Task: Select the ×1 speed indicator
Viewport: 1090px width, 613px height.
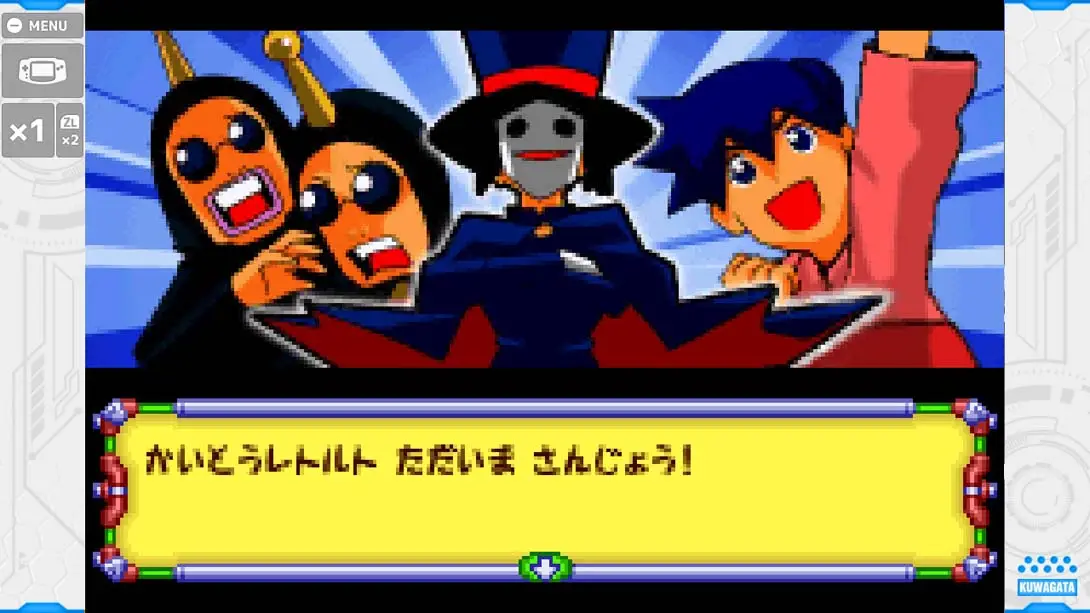Action: click(27, 131)
